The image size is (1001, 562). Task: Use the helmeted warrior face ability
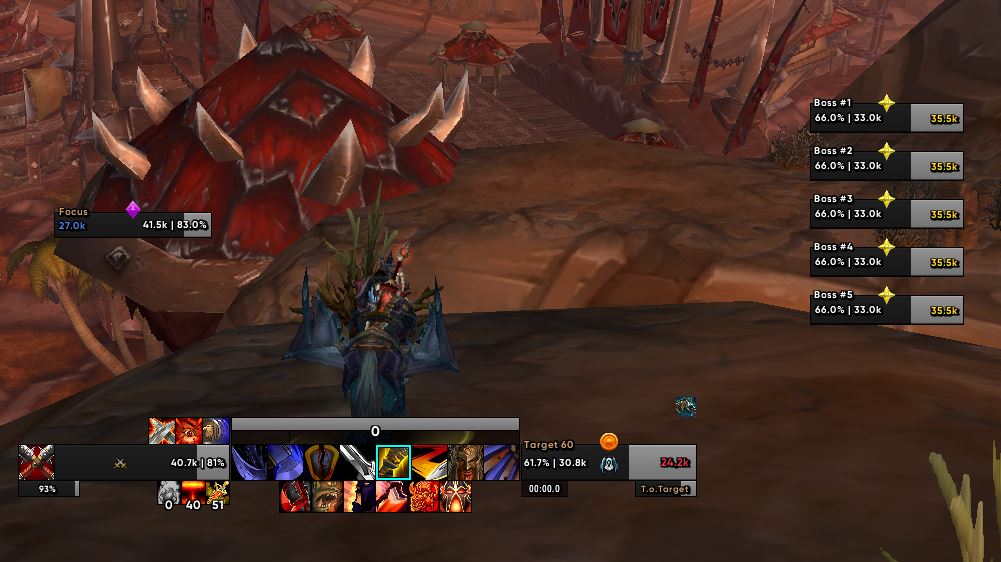[x=465, y=463]
